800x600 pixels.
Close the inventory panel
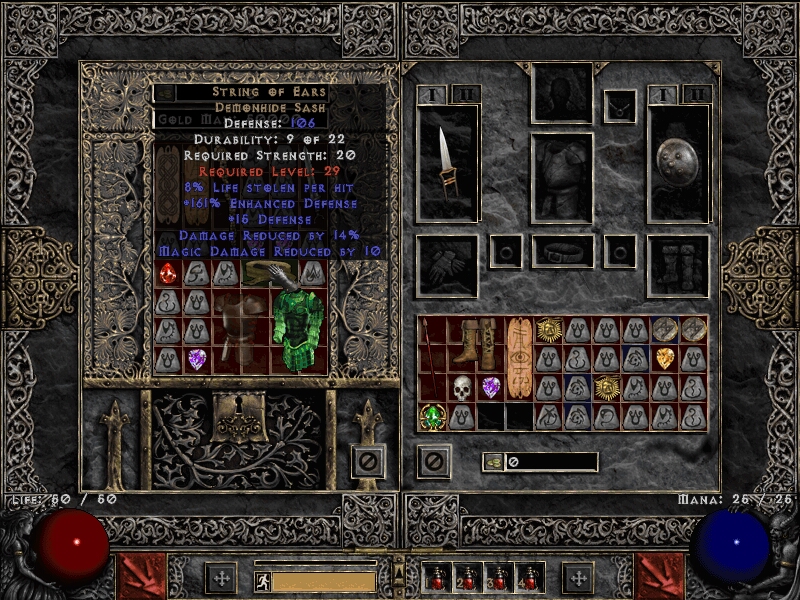[x=433, y=460]
